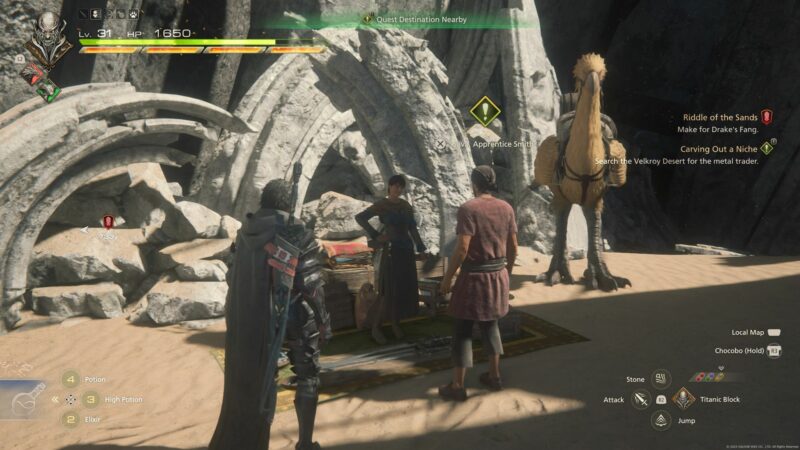Select the Carving Out a Niche quest tracker
The image size is (800, 450).
pos(719,148)
